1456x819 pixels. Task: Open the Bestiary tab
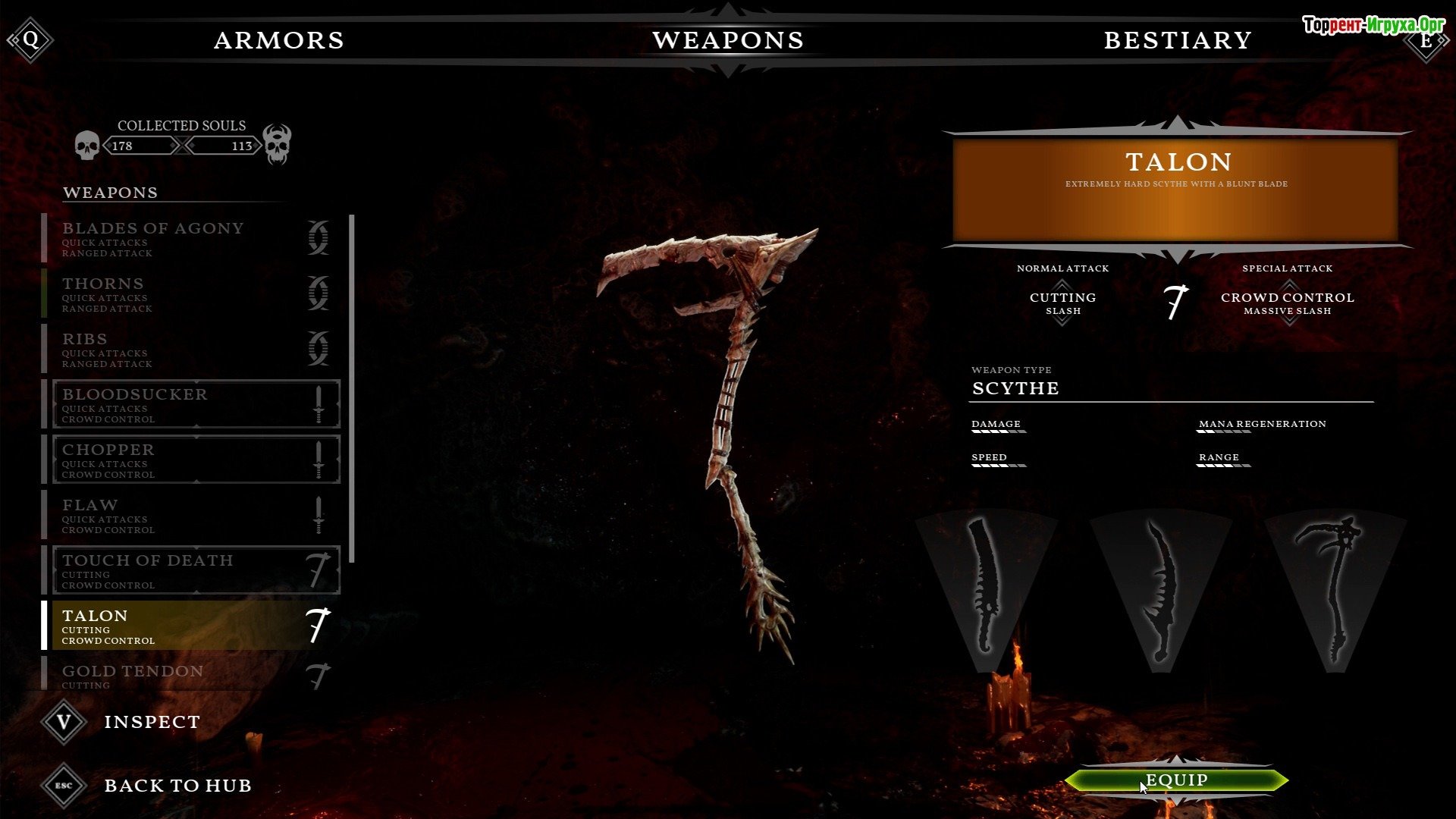point(1177,40)
